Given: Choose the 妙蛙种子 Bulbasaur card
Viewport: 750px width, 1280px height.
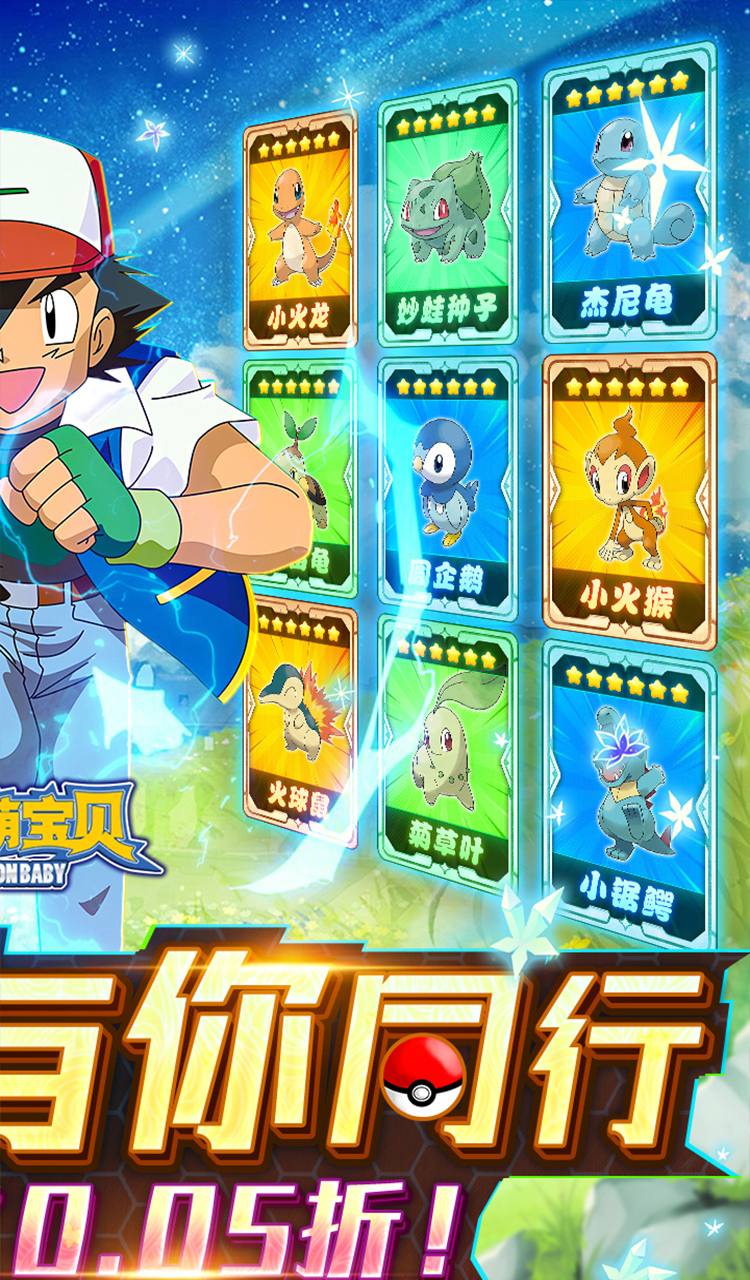Looking at the screenshot, I should point(447,215).
